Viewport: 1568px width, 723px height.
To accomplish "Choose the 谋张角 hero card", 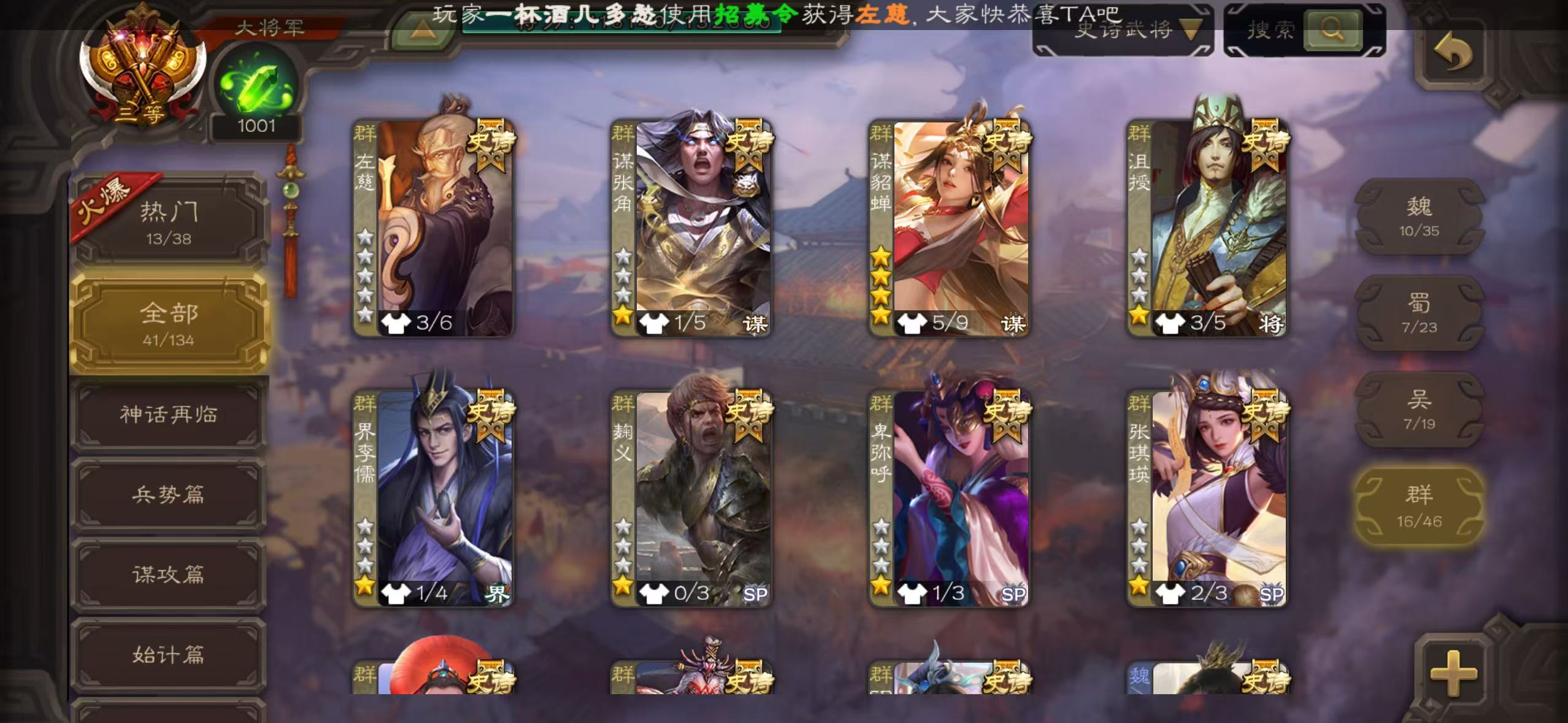I will tap(691, 228).
